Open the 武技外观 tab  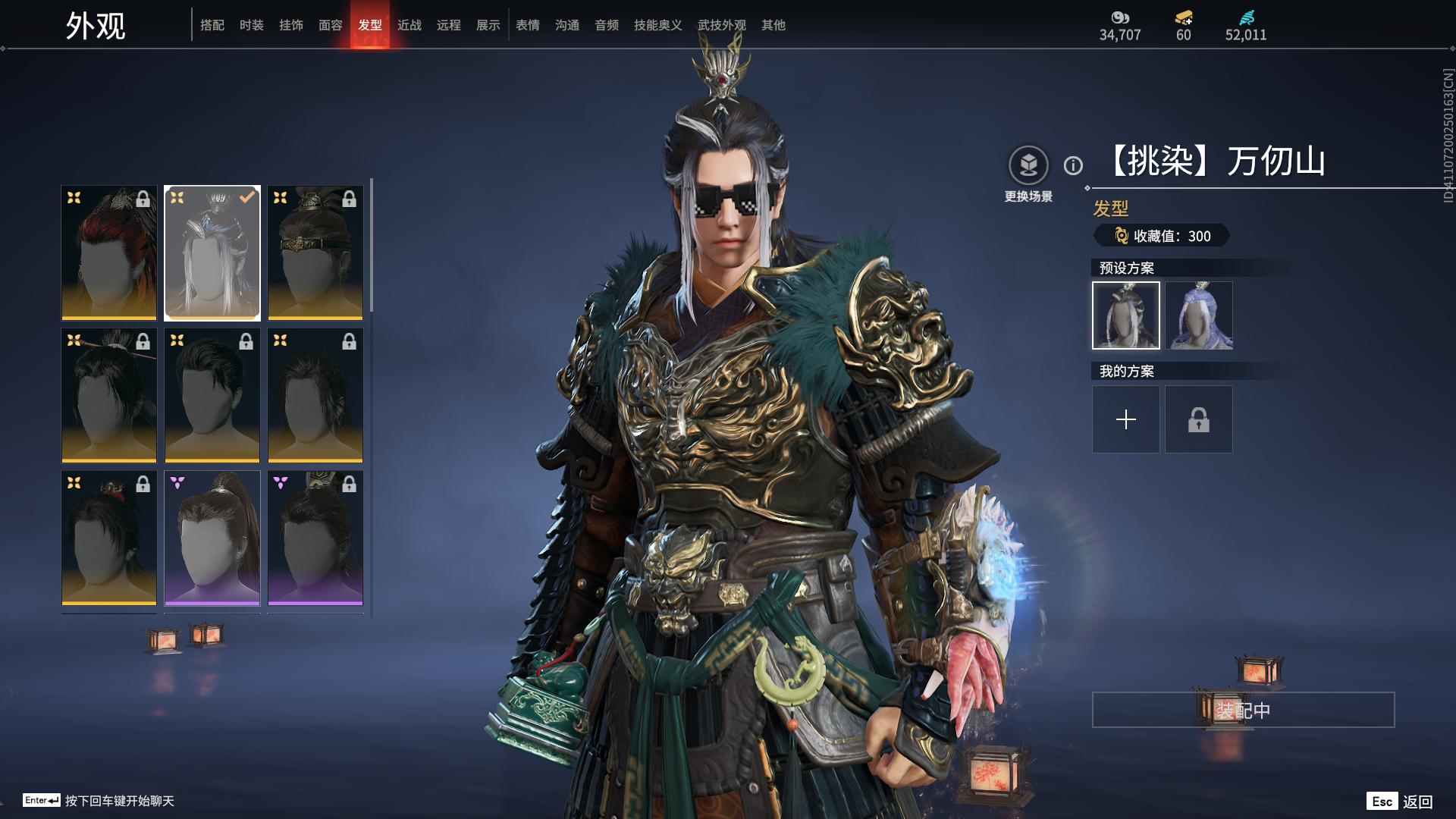pos(721,25)
